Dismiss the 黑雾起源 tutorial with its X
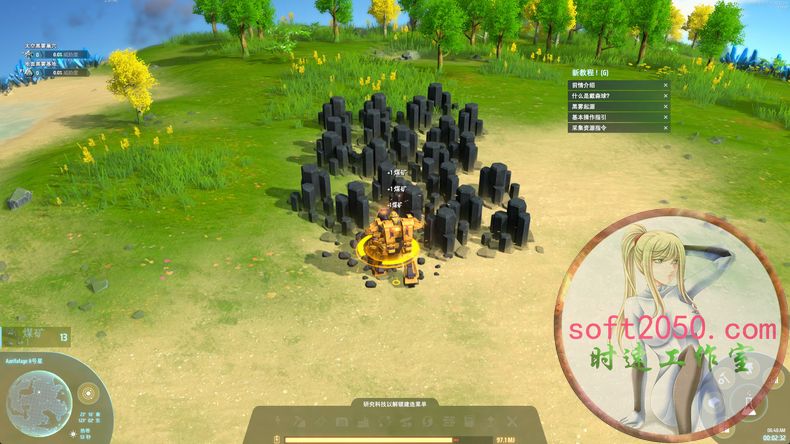The height and width of the screenshot is (444, 790). tap(665, 107)
